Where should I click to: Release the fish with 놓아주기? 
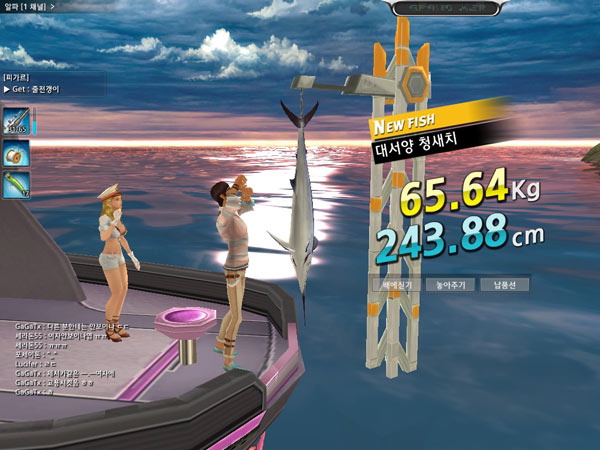tap(444, 284)
